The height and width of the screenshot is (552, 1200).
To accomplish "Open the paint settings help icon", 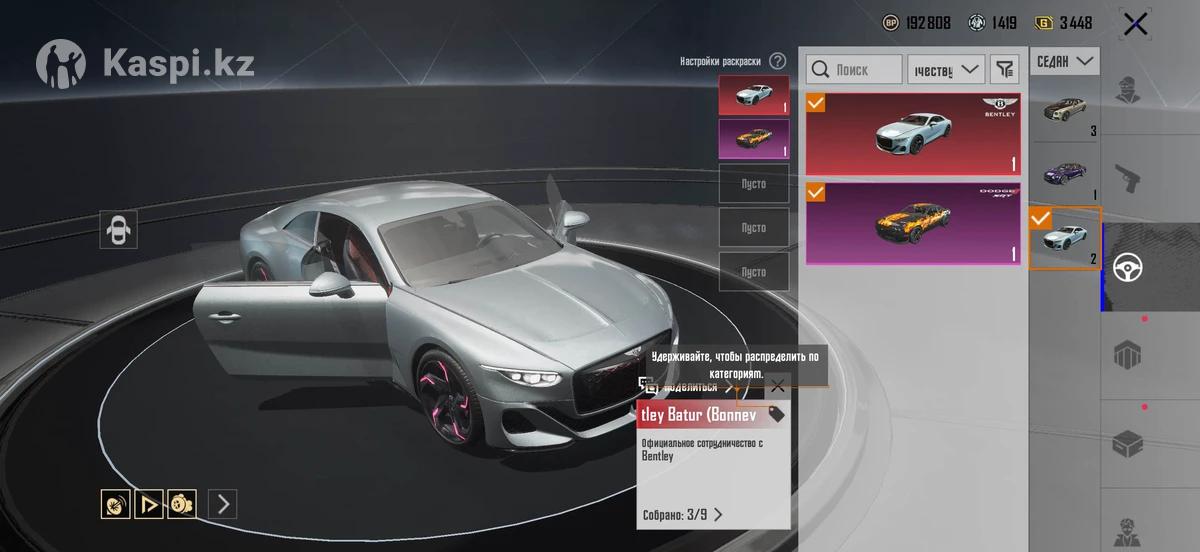I will (x=777, y=61).
